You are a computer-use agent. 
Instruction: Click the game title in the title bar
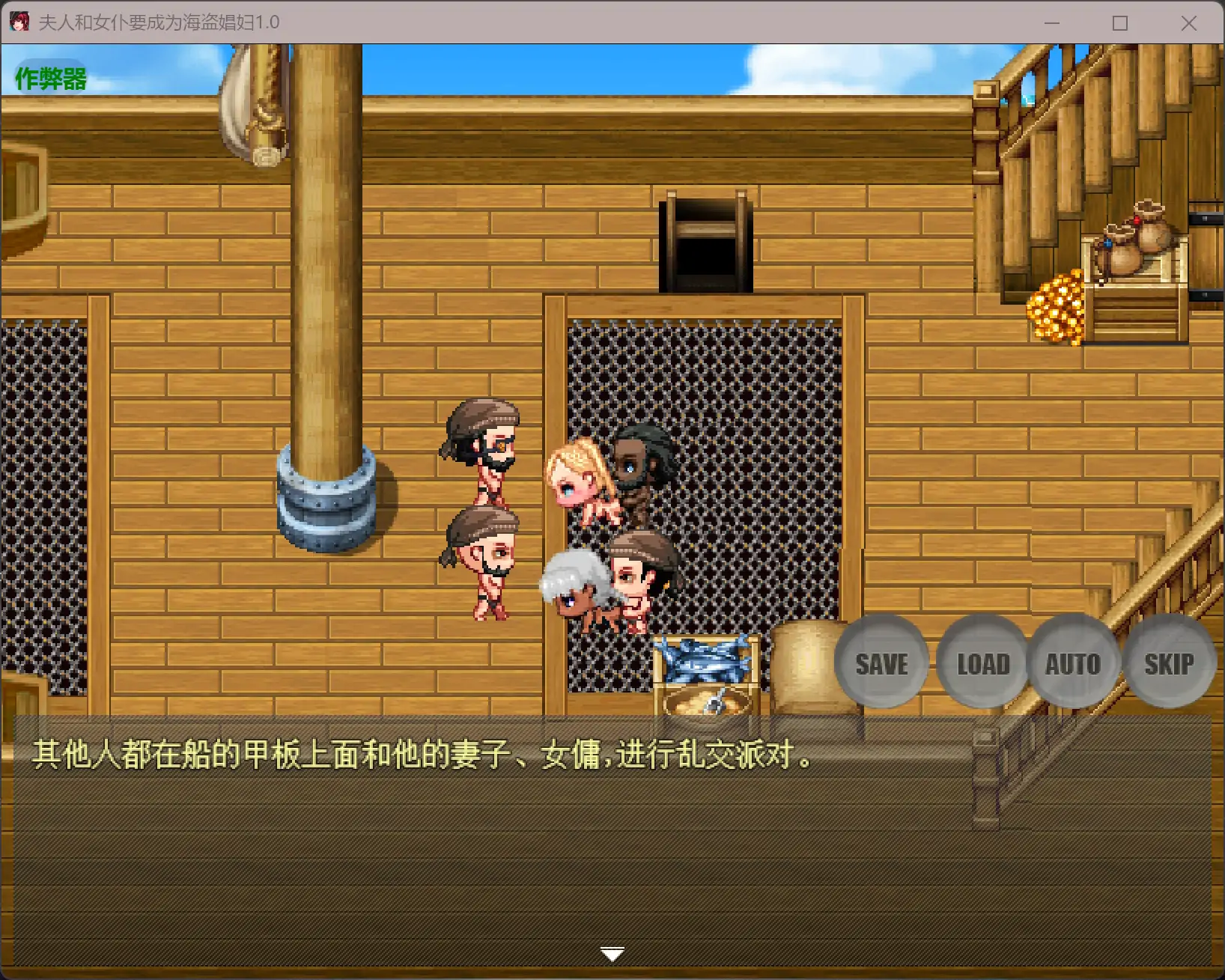[157, 22]
